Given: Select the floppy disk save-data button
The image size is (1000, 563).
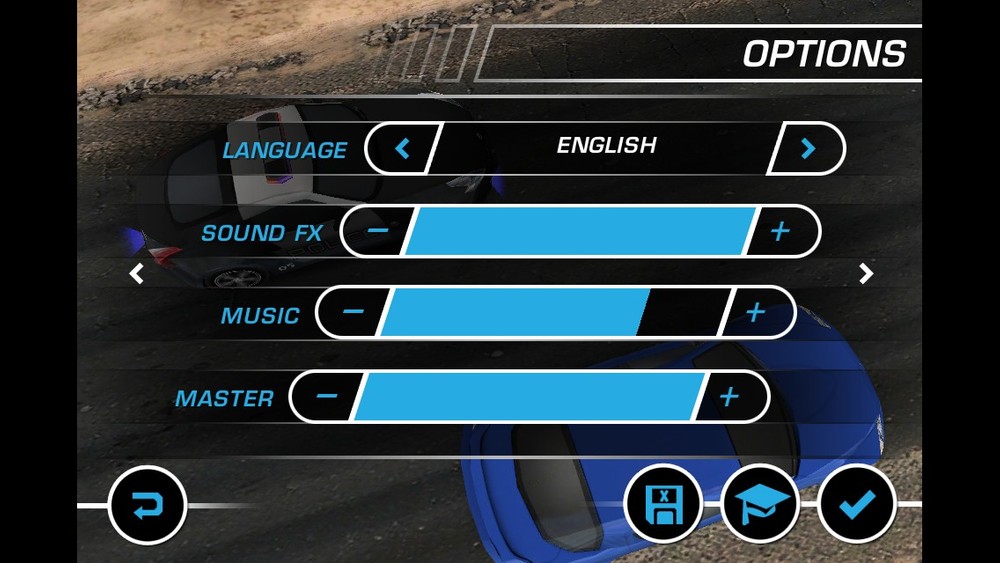Looking at the screenshot, I should [662, 504].
